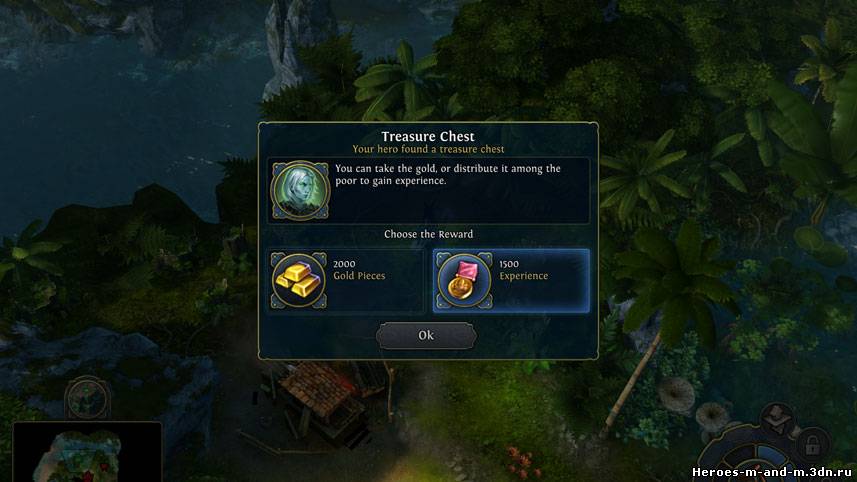Confirm the reward with the Ok button
857x482 pixels.
(x=426, y=335)
